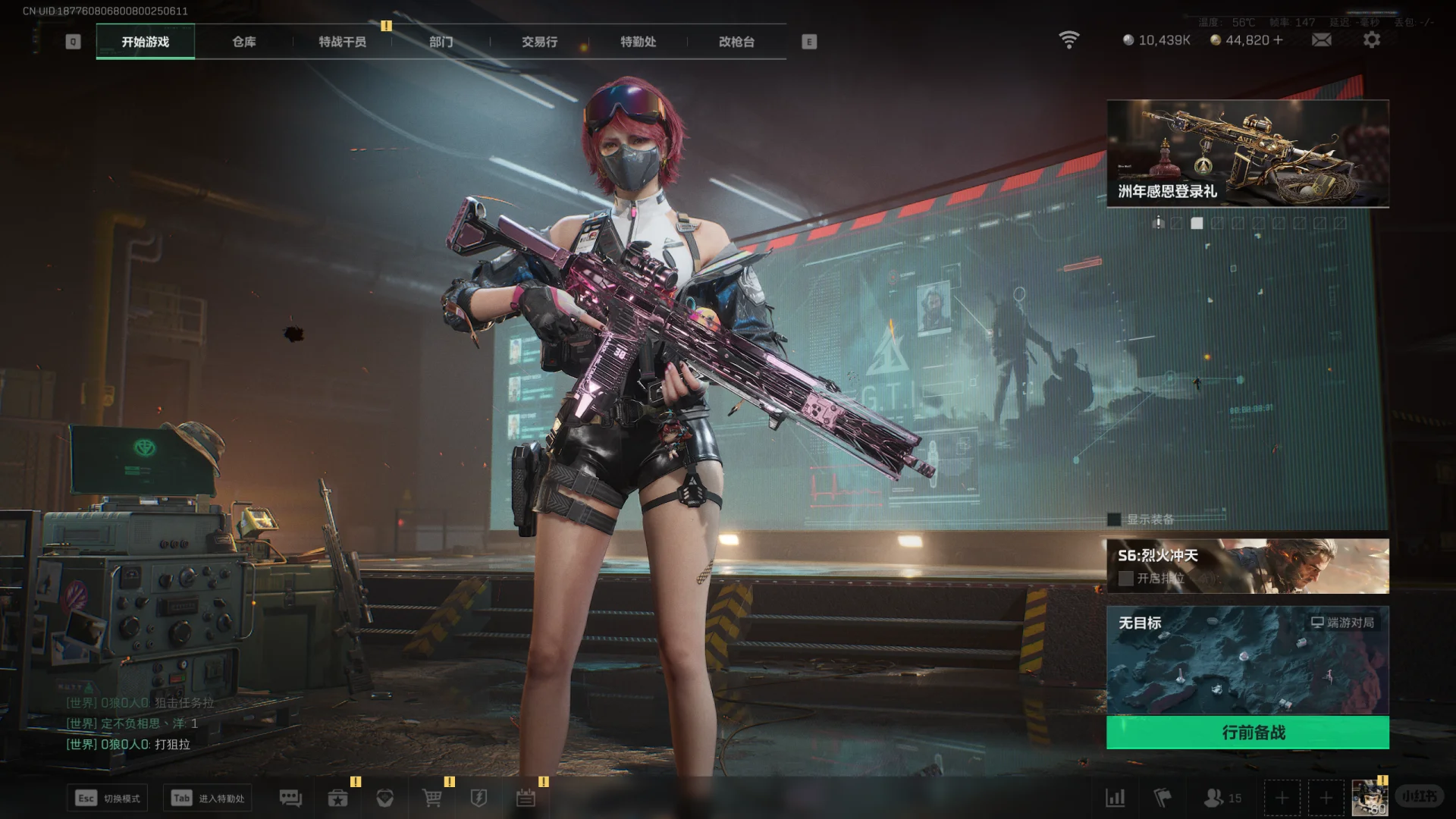
Task: Select the 部门 department tab
Action: pyautogui.click(x=441, y=42)
